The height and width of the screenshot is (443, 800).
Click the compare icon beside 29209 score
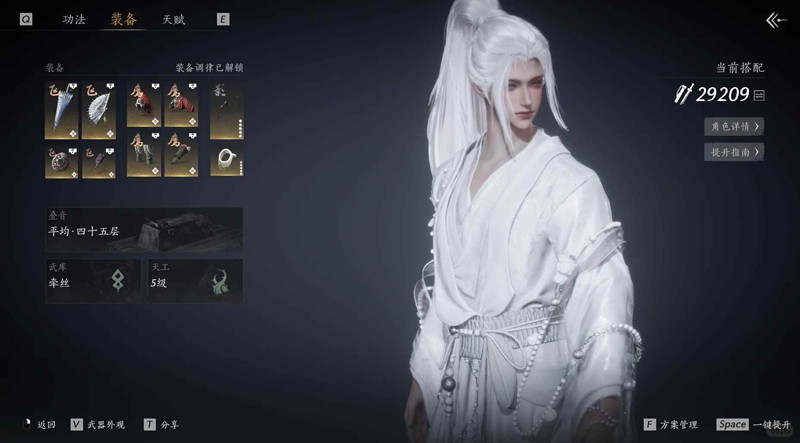pos(759,95)
